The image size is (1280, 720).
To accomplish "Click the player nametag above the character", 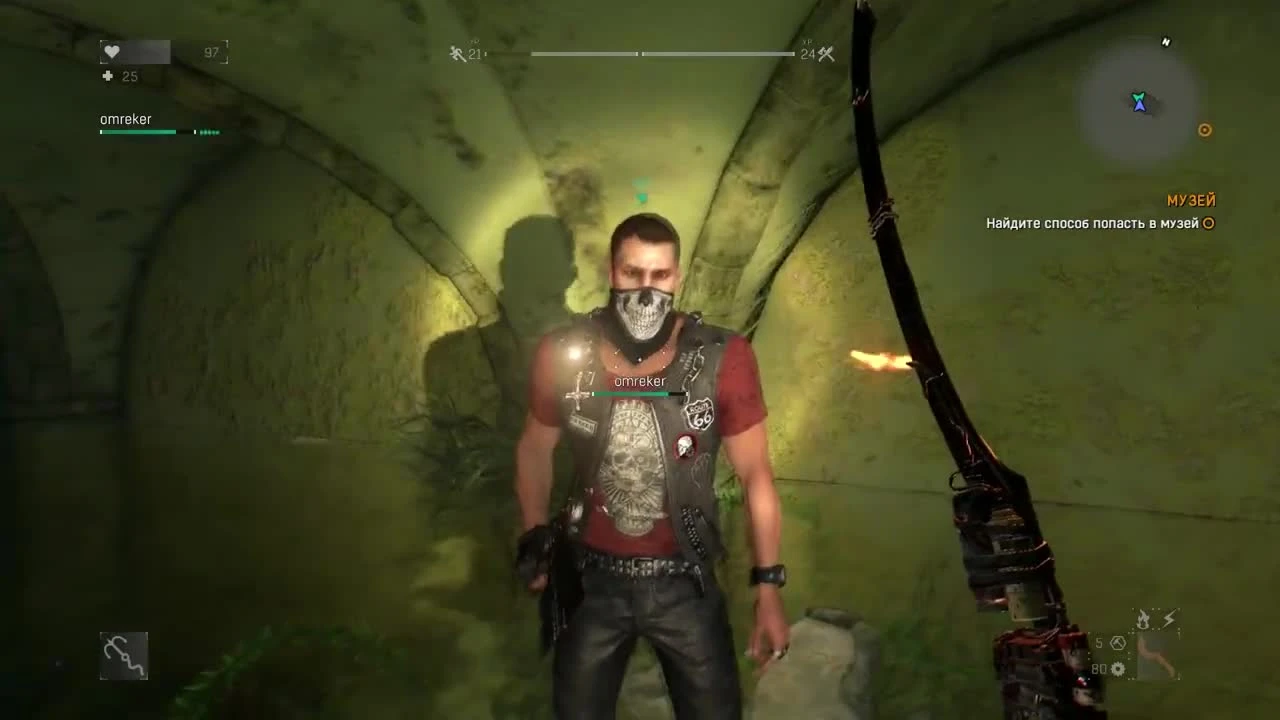I will [x=640, y=381].
